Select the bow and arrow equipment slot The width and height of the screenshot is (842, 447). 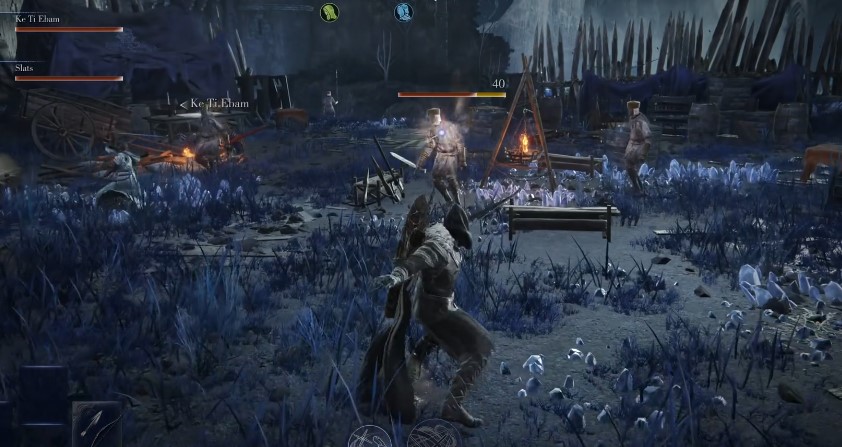[97, 424]
